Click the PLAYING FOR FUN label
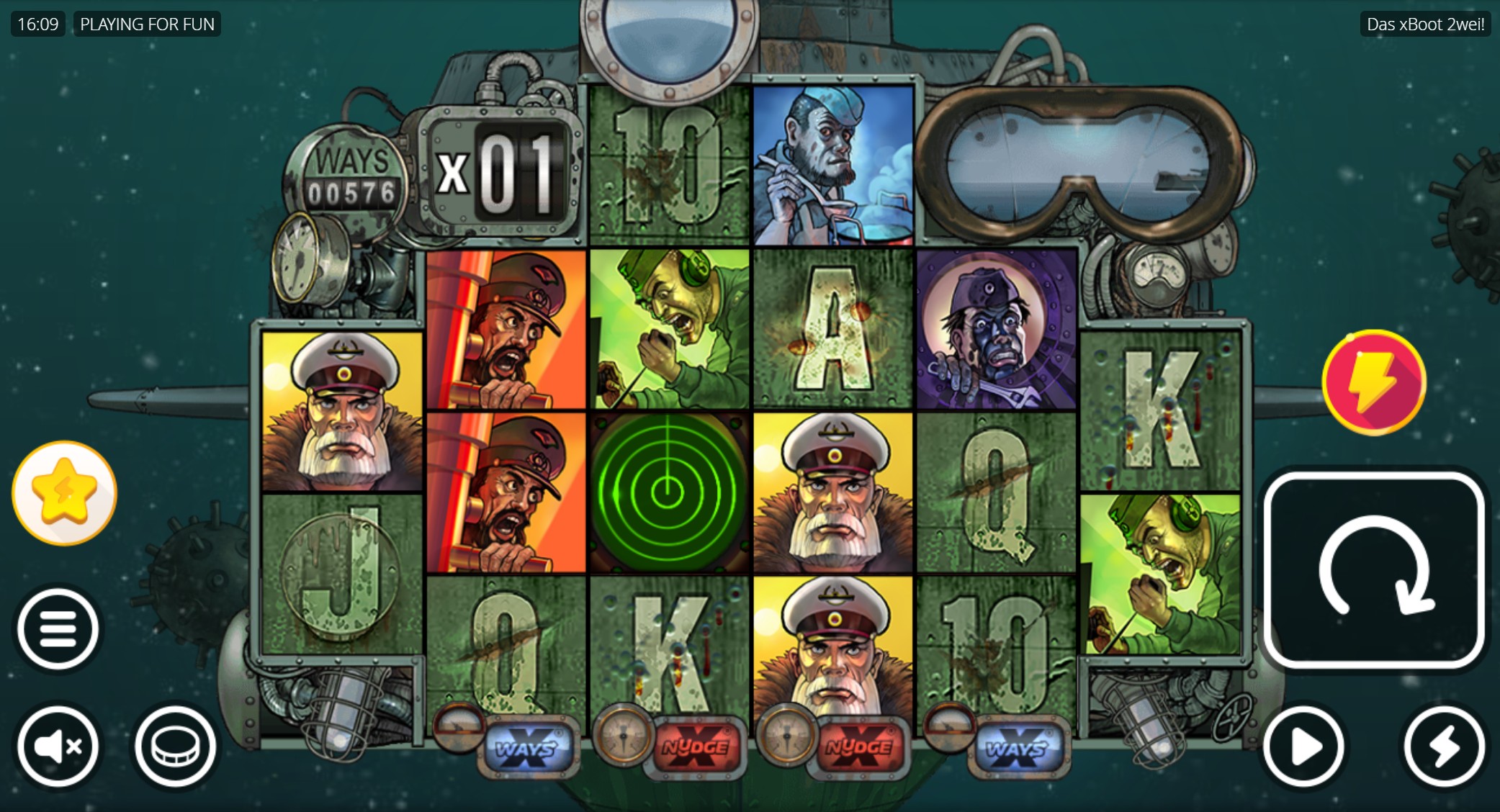Image resolution: width=1500 pixels, height=812 pixels. pyautogui.click(x=147, y=24)
